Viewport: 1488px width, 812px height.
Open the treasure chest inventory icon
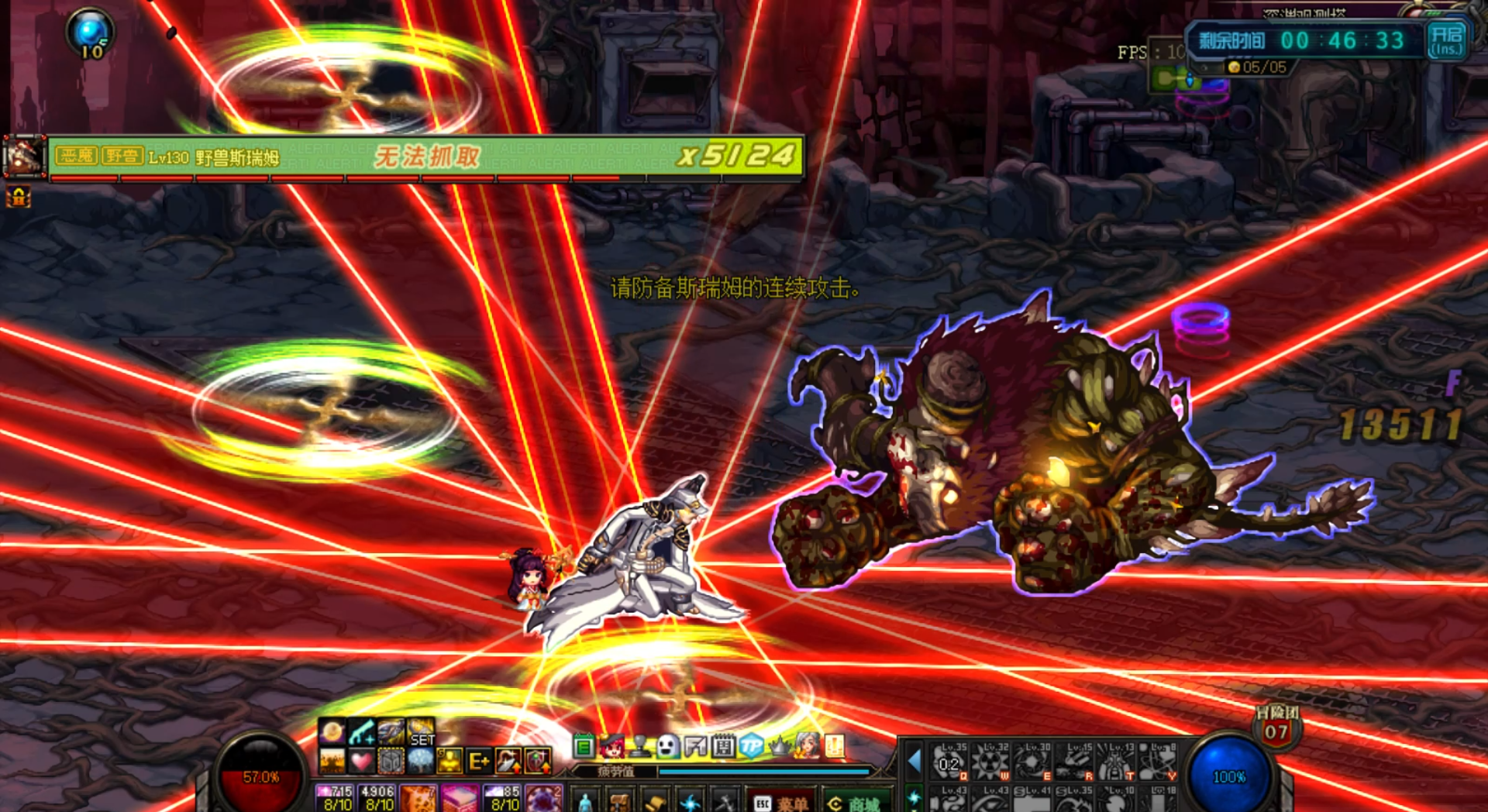point(619,802)
